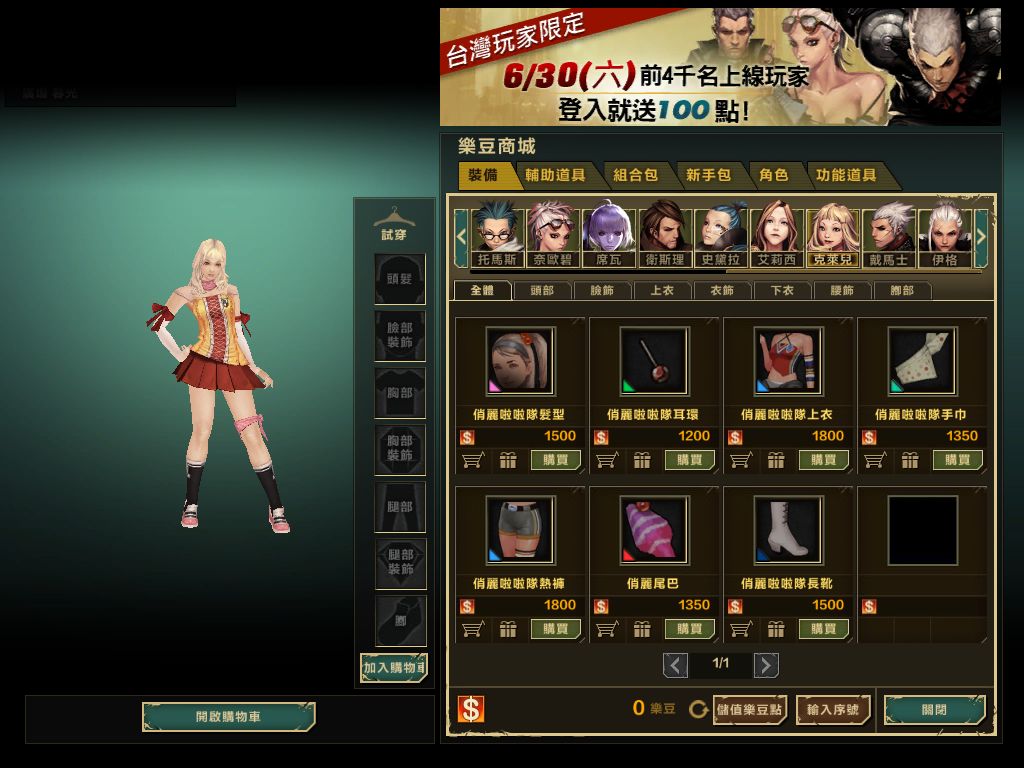Show the 頭部 equipment filter
Image resolution: width=1024 pixels, height=768 pixels.
[x=542, y=291]
